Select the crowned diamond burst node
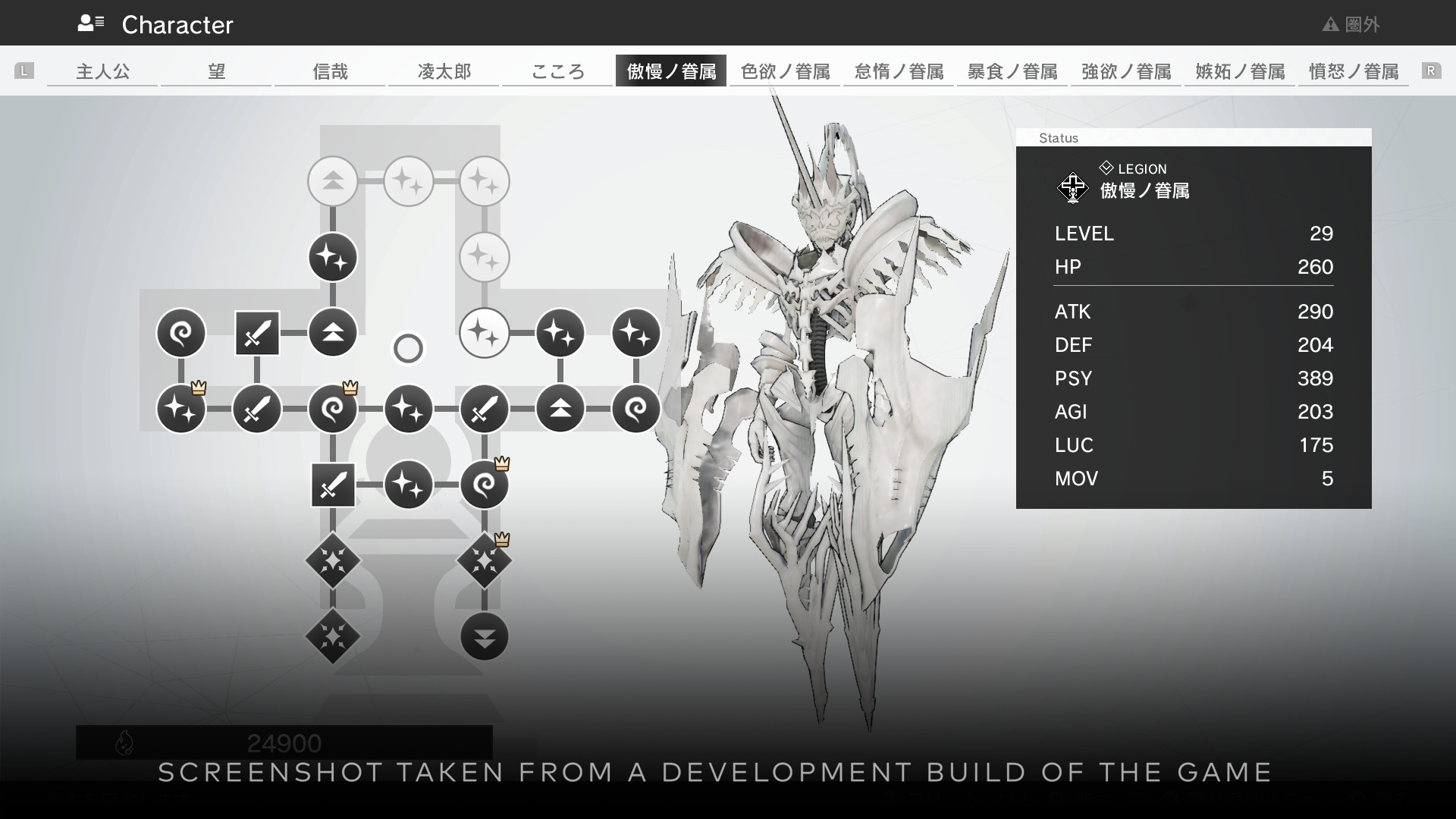 click(x=485, y=562)
